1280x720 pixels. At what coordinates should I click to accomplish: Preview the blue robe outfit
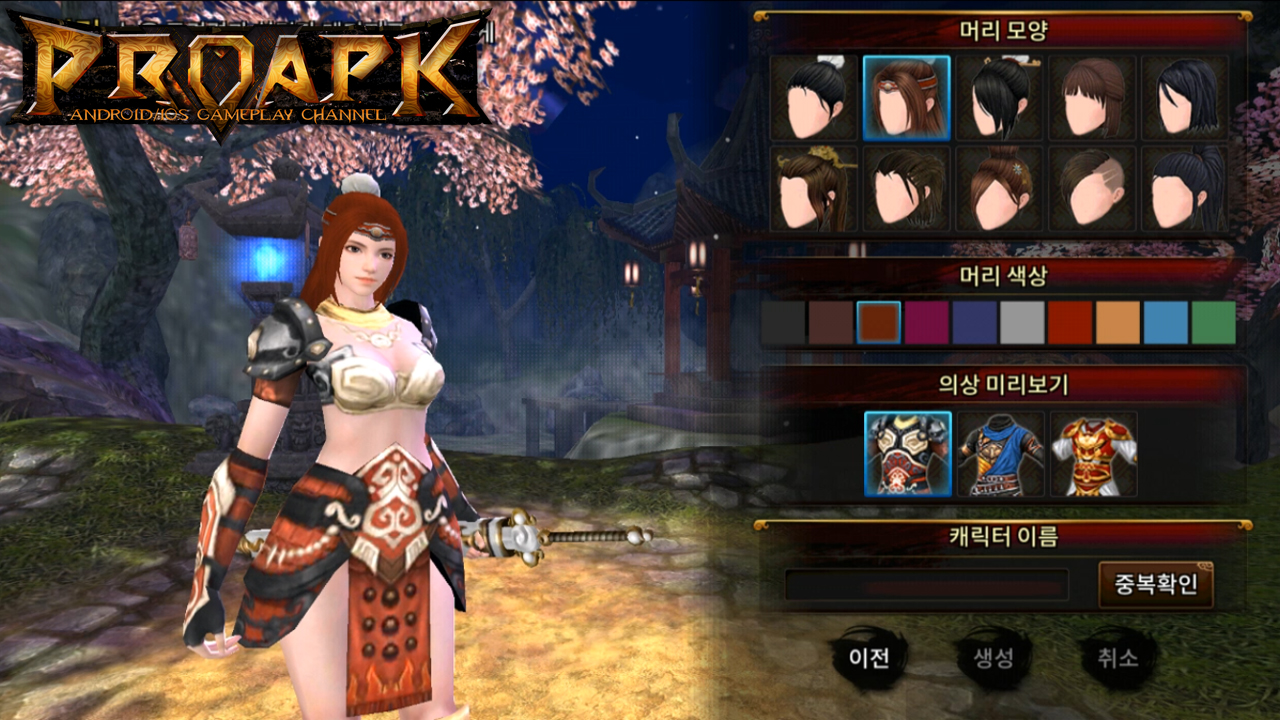[1000, 454]
